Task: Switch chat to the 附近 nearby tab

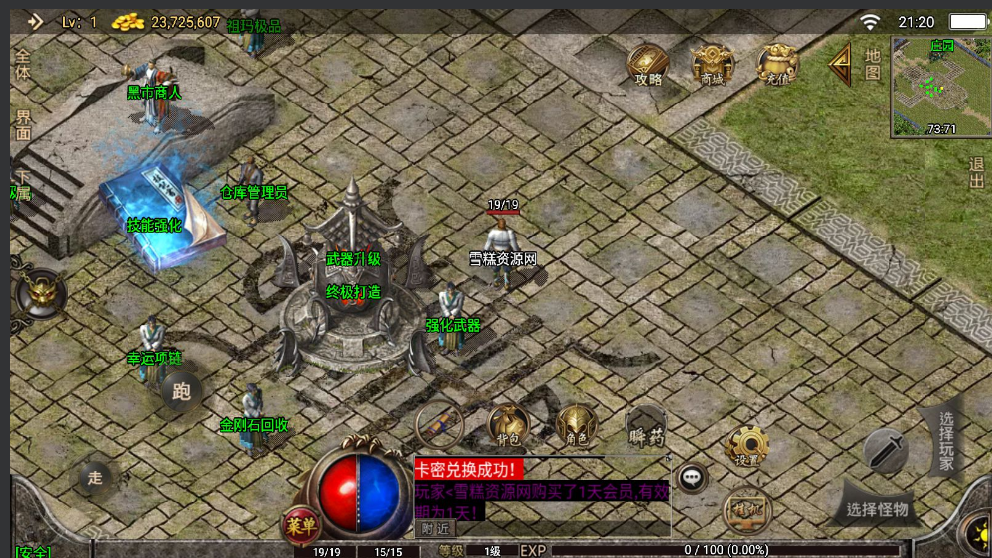Action: point(435,528)
